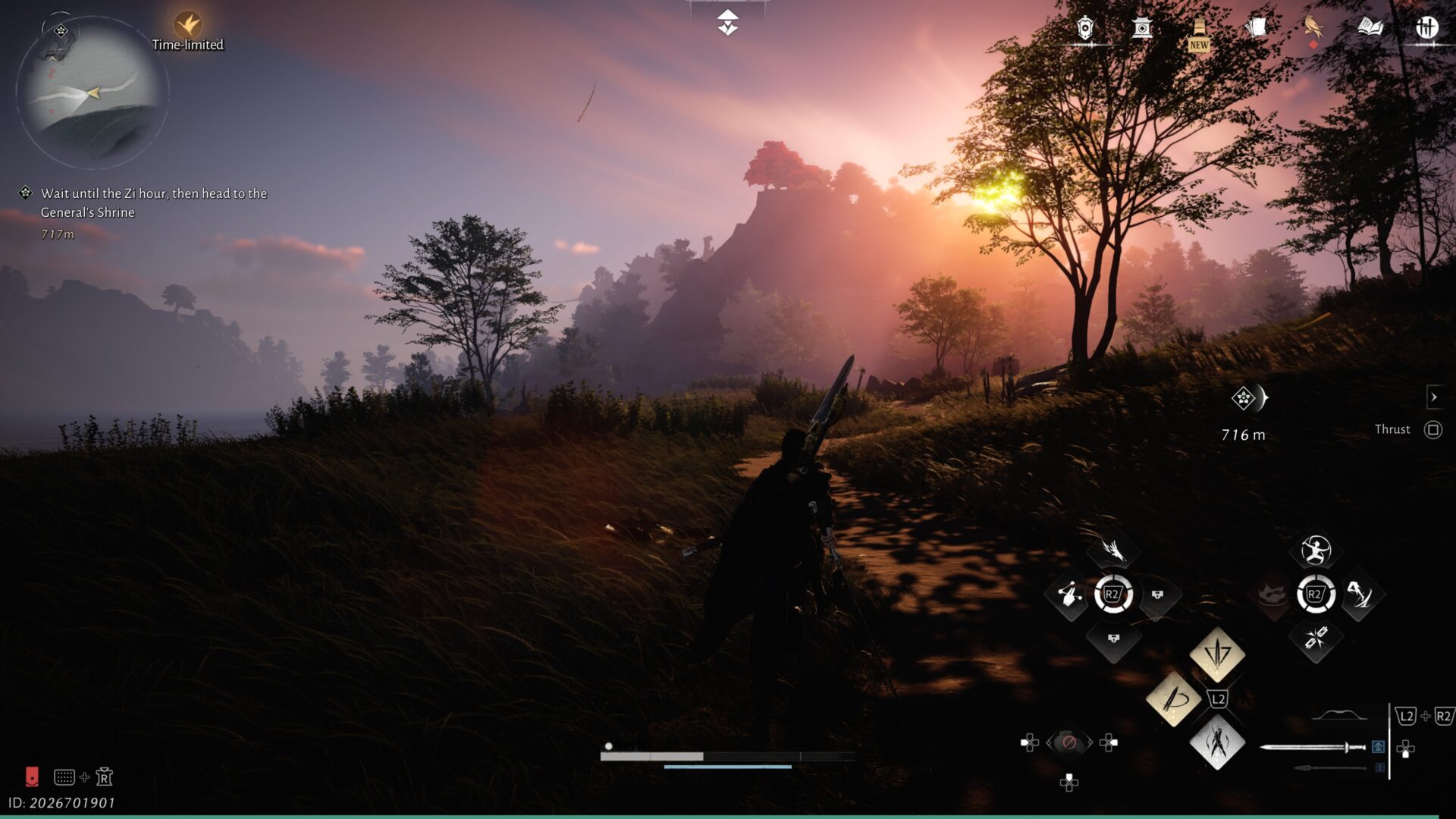This screenshot has height=819, width=1456.
Task: Open the stacked pages icon
Action: pyautogui.click(x=1256, y=29)
